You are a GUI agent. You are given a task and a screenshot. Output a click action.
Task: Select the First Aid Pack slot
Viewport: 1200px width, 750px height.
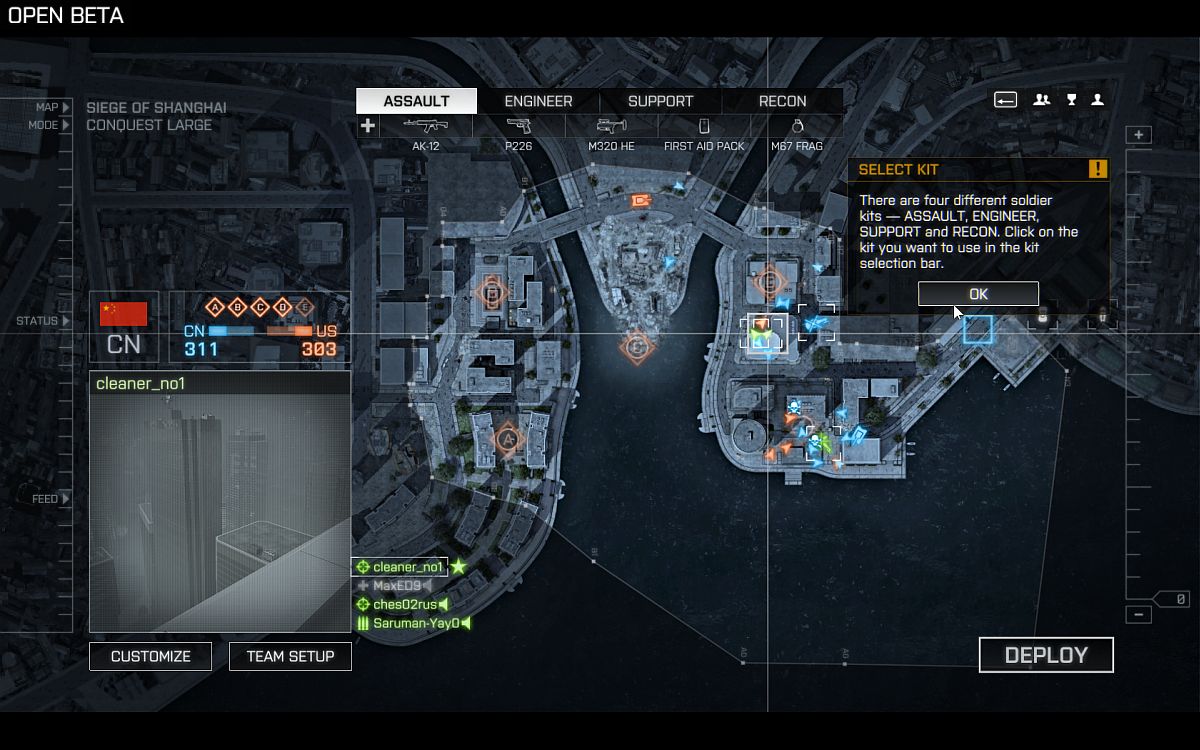(704, 131)
